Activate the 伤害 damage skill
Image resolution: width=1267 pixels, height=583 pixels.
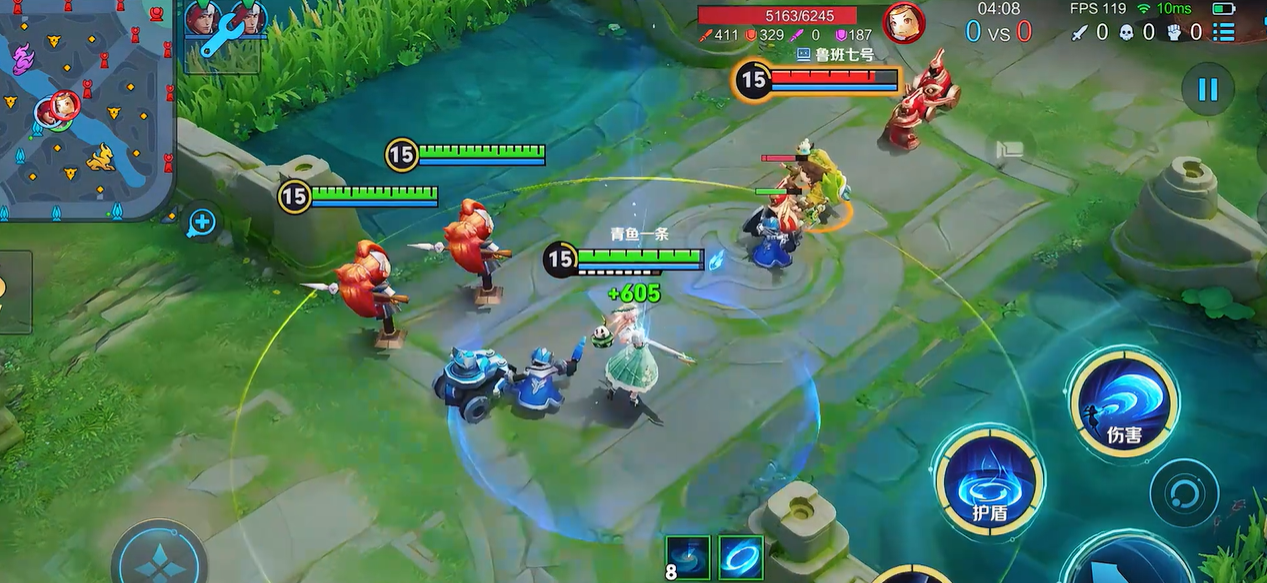point(1123,402)
